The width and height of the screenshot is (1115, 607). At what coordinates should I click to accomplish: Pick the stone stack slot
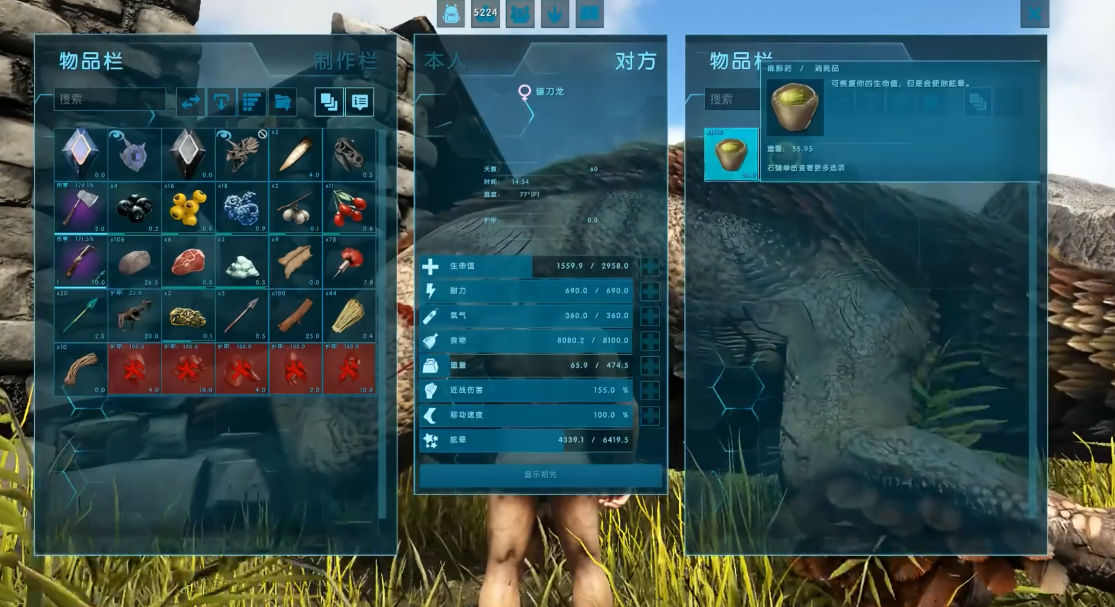[x=135, y=262]
